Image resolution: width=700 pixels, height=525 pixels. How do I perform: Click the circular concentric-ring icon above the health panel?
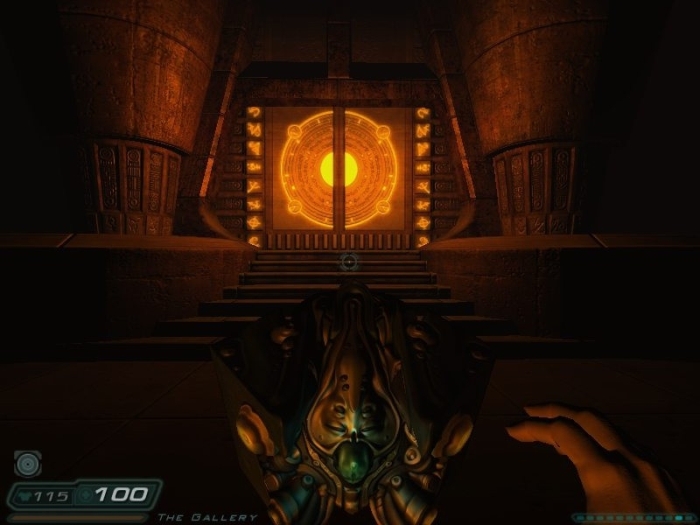tap(27, 464)
